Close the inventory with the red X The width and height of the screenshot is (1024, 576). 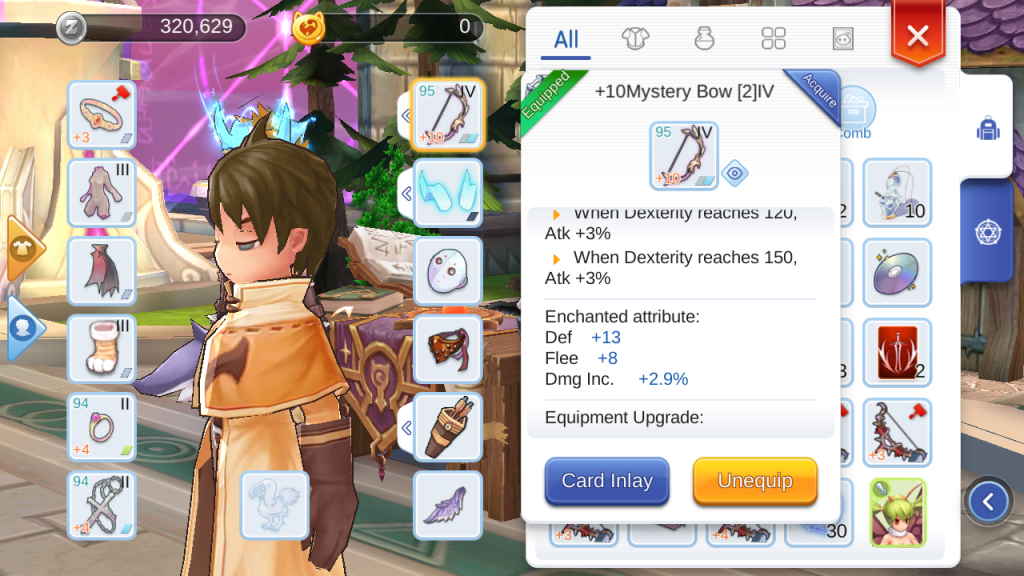click(917, 37)
